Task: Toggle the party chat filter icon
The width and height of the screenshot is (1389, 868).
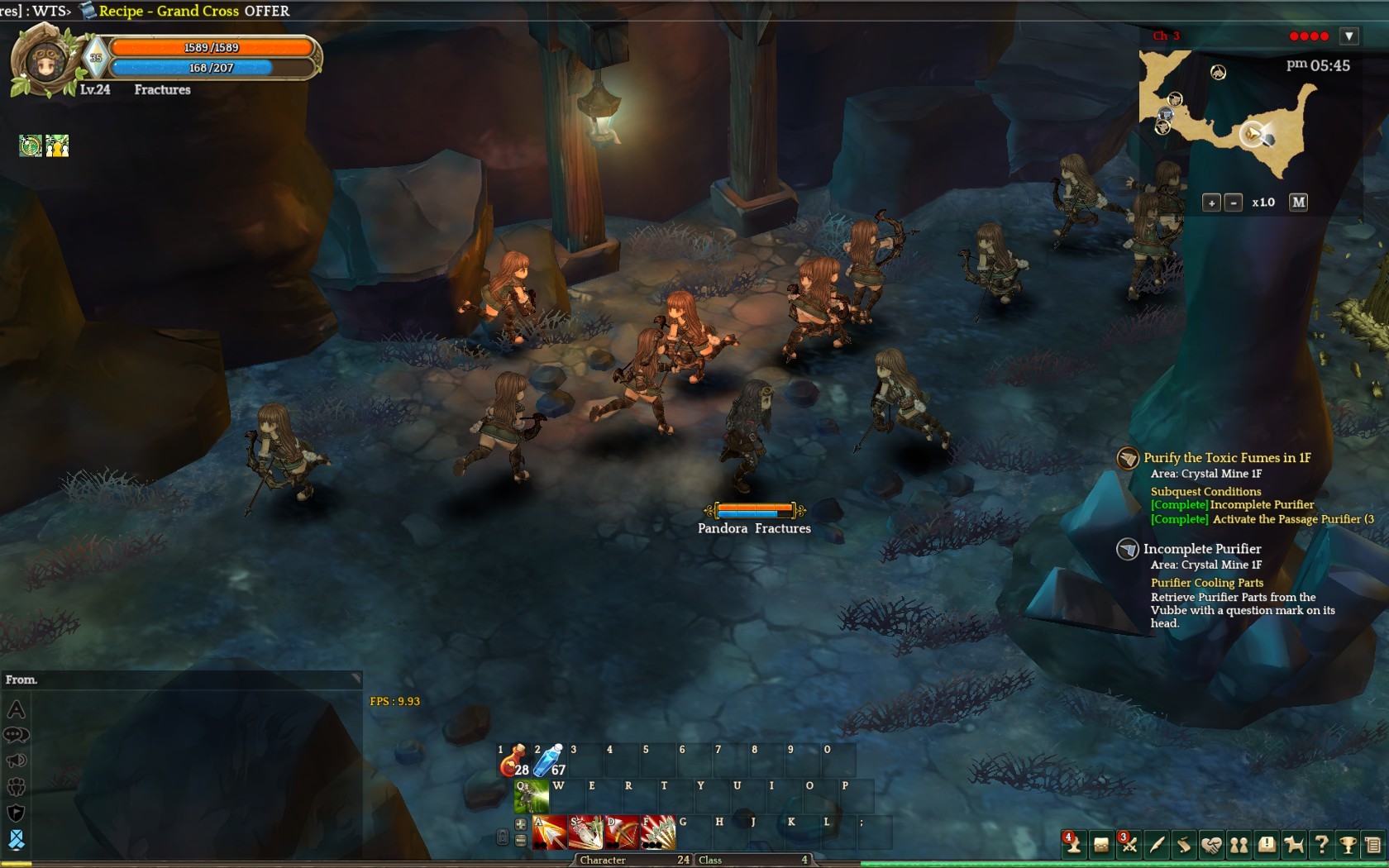Action: (x=17, y=786)
